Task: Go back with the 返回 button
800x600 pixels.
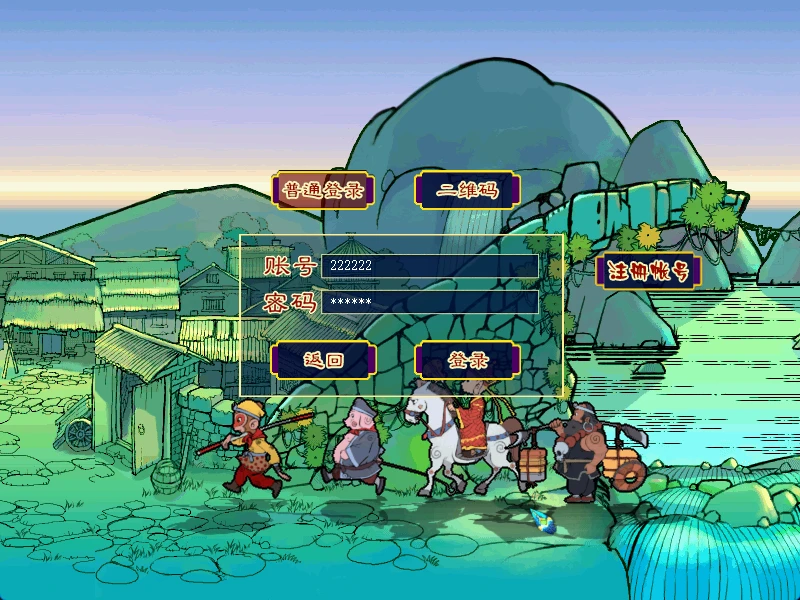Action: point(322,360)
